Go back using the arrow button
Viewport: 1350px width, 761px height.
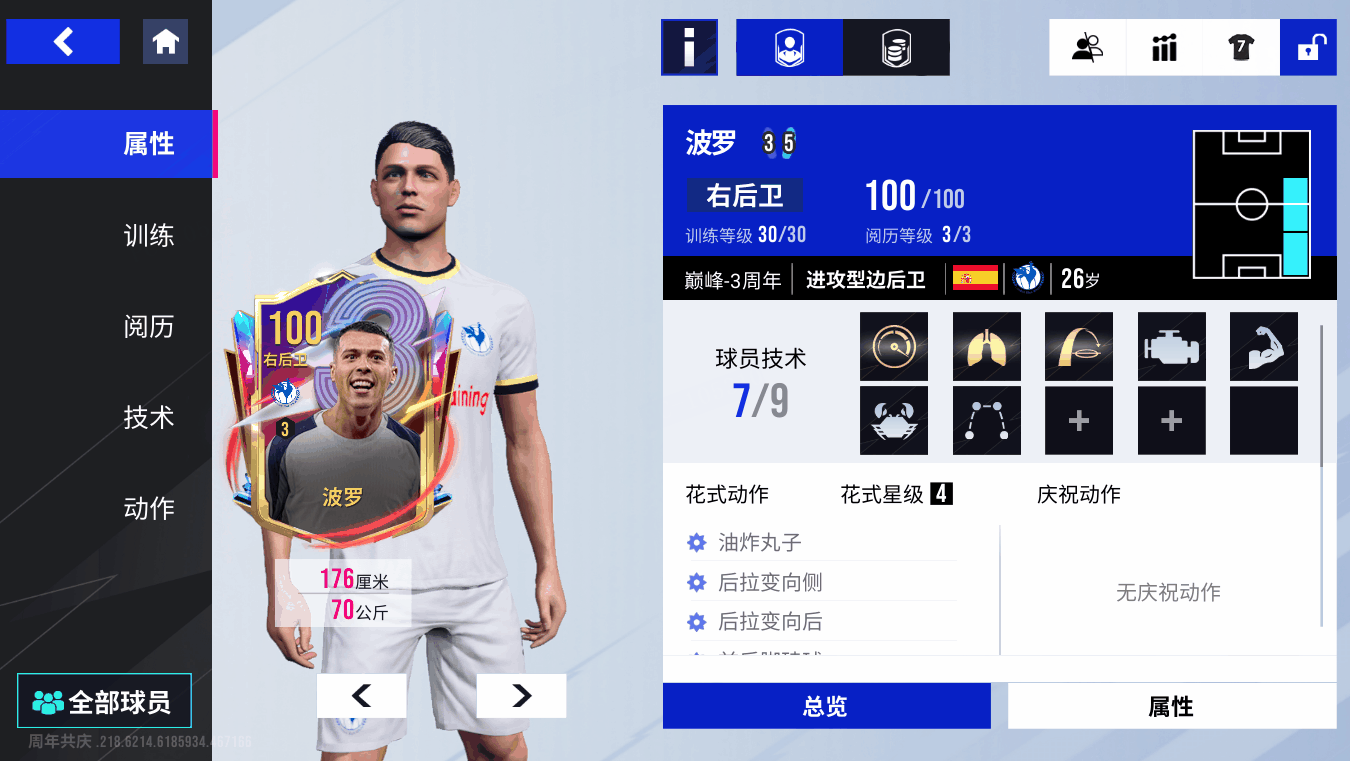coord(63,42)
